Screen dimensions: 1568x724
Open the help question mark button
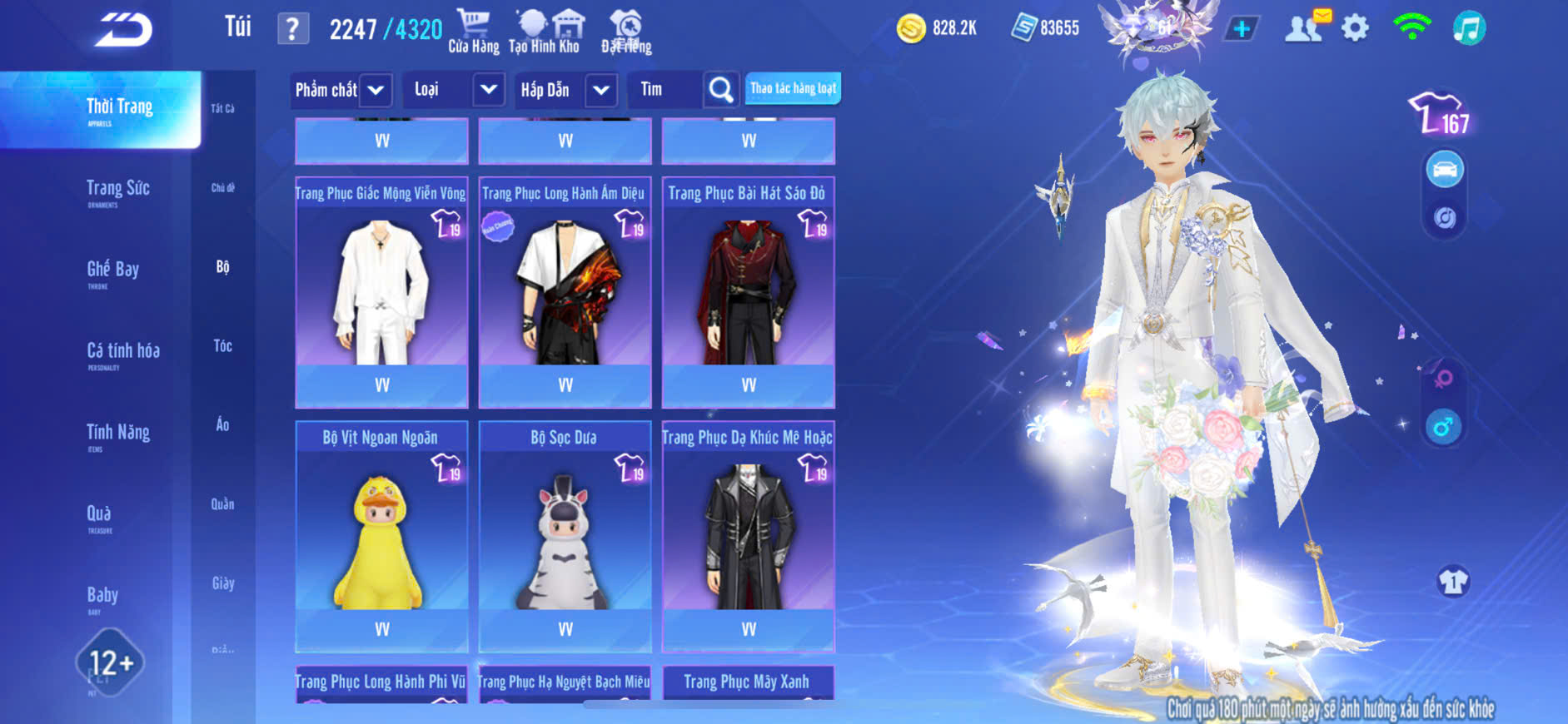pyautogui.click(x=292, y=29)
